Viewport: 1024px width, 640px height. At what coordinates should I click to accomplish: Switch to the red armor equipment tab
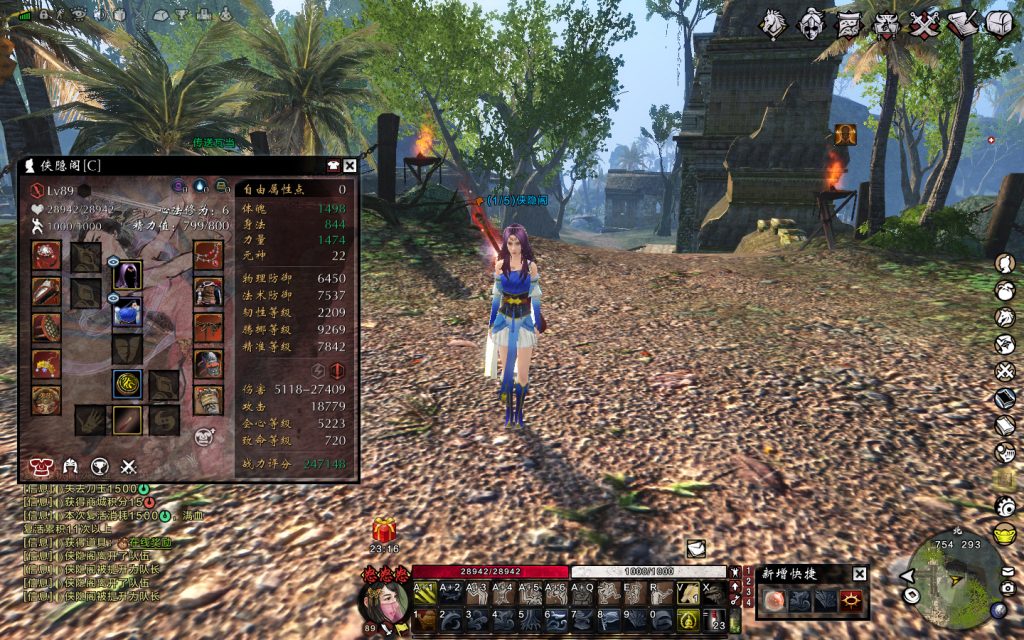(x=41, y=465)
